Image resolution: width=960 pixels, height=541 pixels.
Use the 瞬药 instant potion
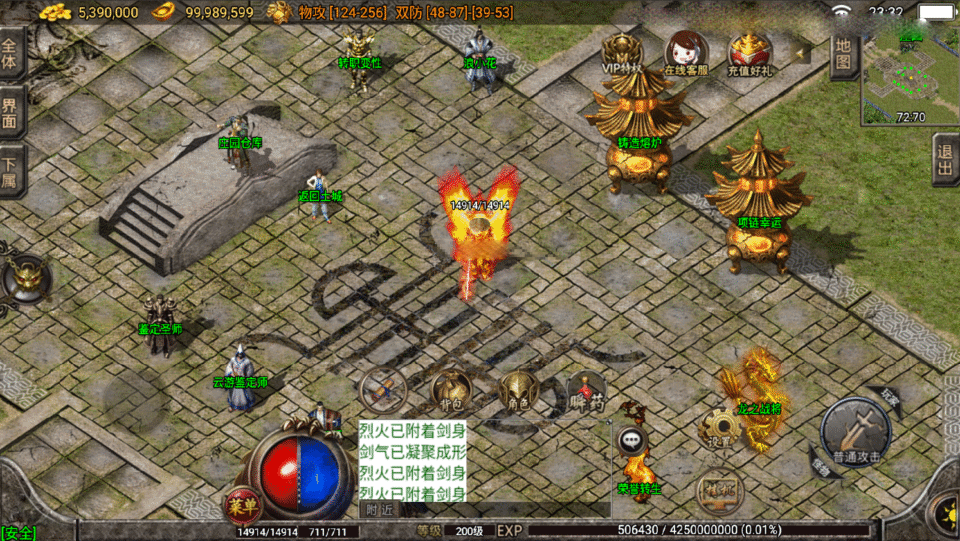point(585,390)
